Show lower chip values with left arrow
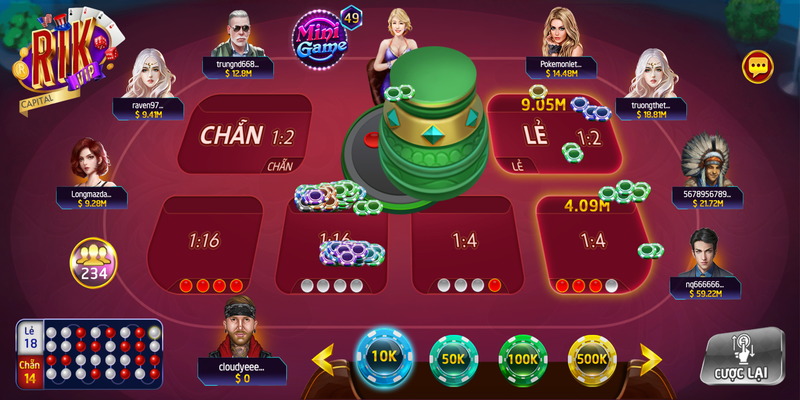This screenshot has height=400, width=800. 324,358
